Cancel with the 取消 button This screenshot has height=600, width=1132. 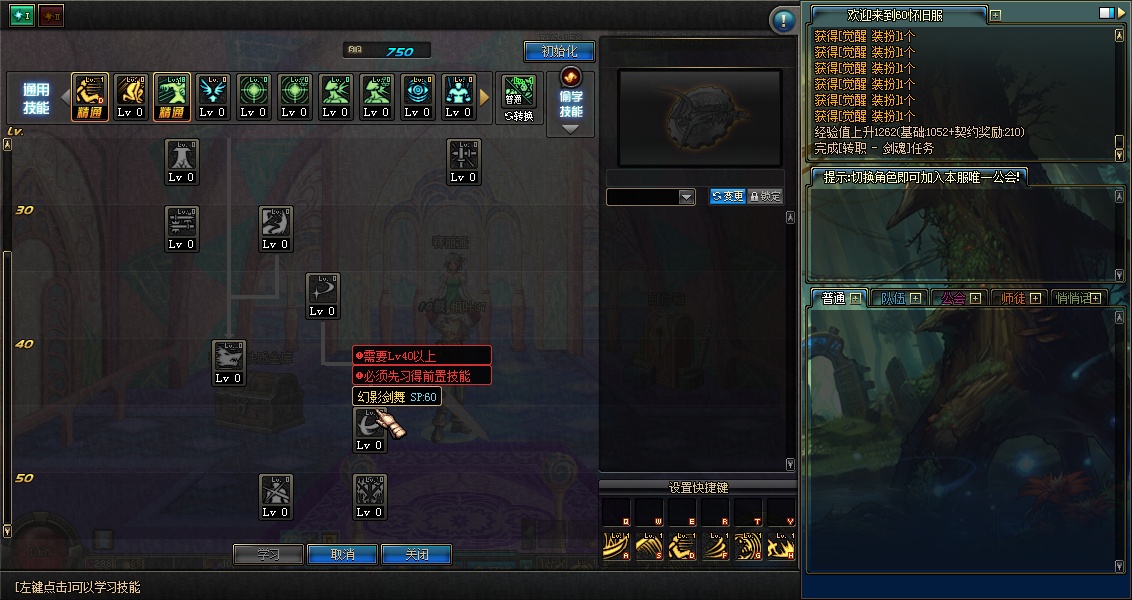pos(342,554)
